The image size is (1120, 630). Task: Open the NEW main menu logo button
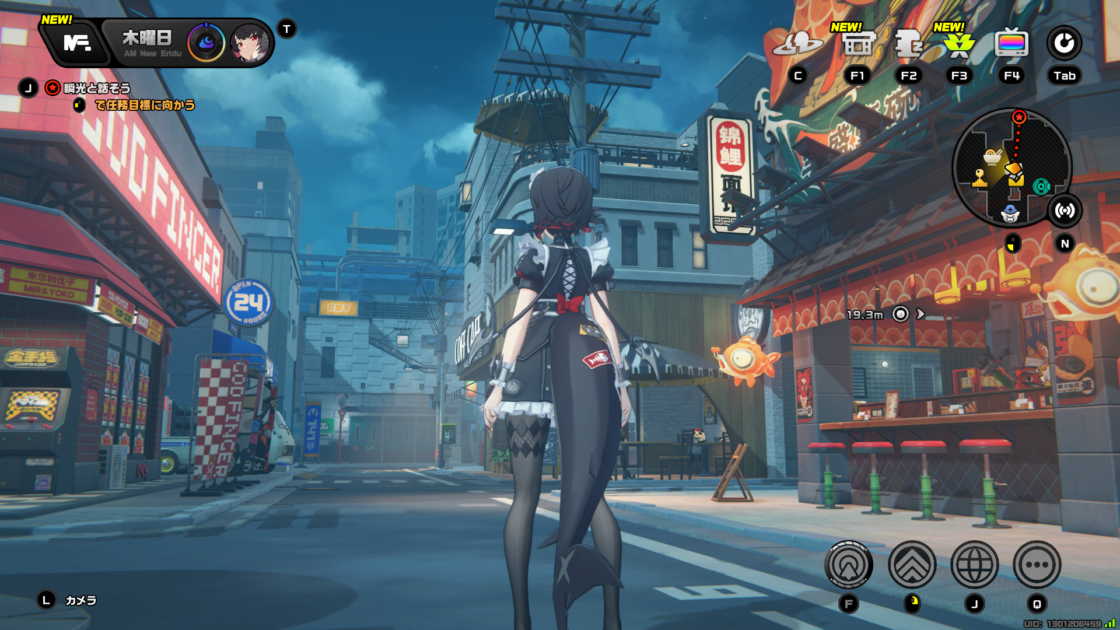pos(76,42)
